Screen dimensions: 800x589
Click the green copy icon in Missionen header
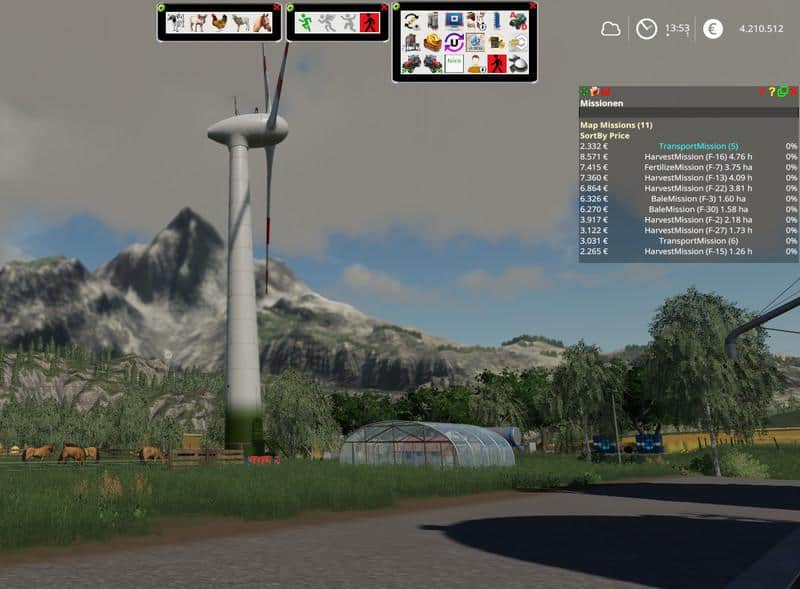tap(783, 92)
